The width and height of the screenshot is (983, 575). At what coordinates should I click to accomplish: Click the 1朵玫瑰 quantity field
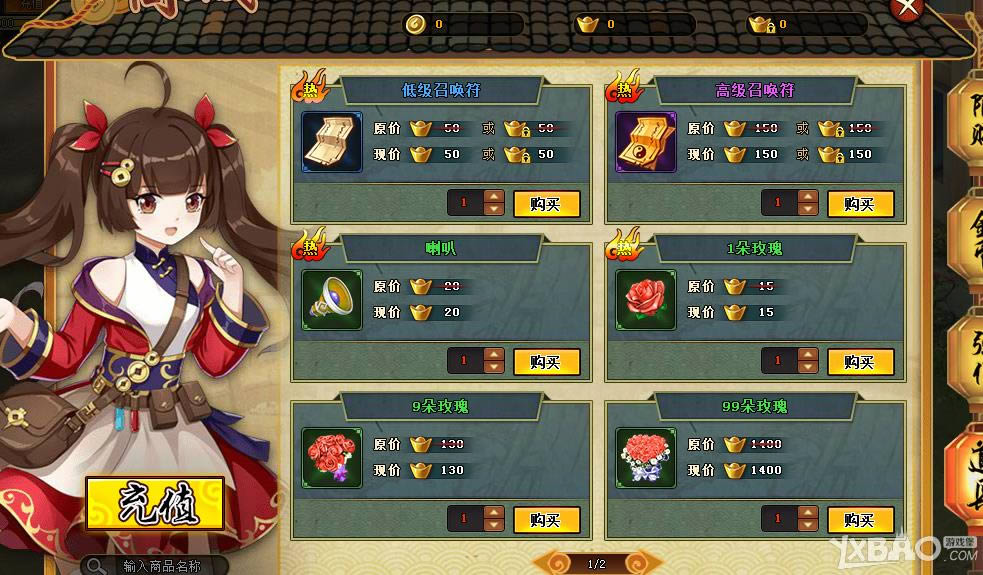[x=777, y=362]
